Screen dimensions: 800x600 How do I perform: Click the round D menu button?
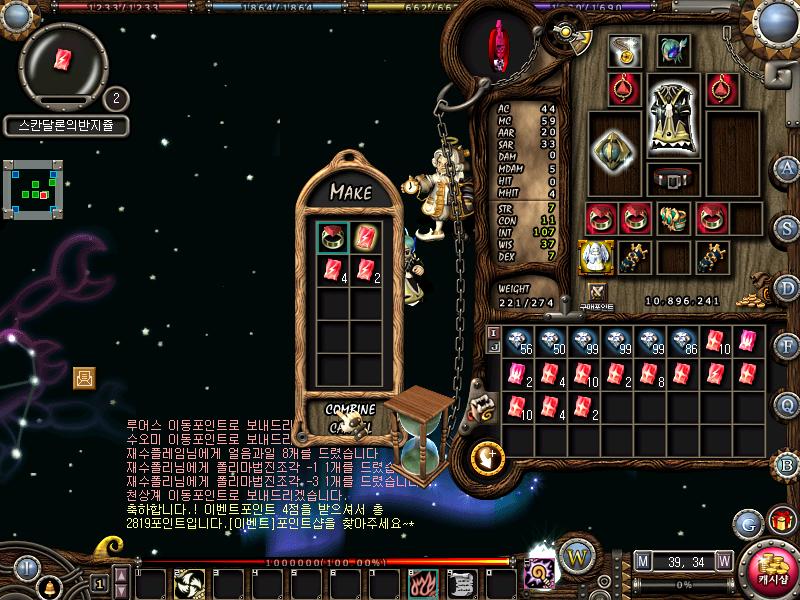(788, 287)
